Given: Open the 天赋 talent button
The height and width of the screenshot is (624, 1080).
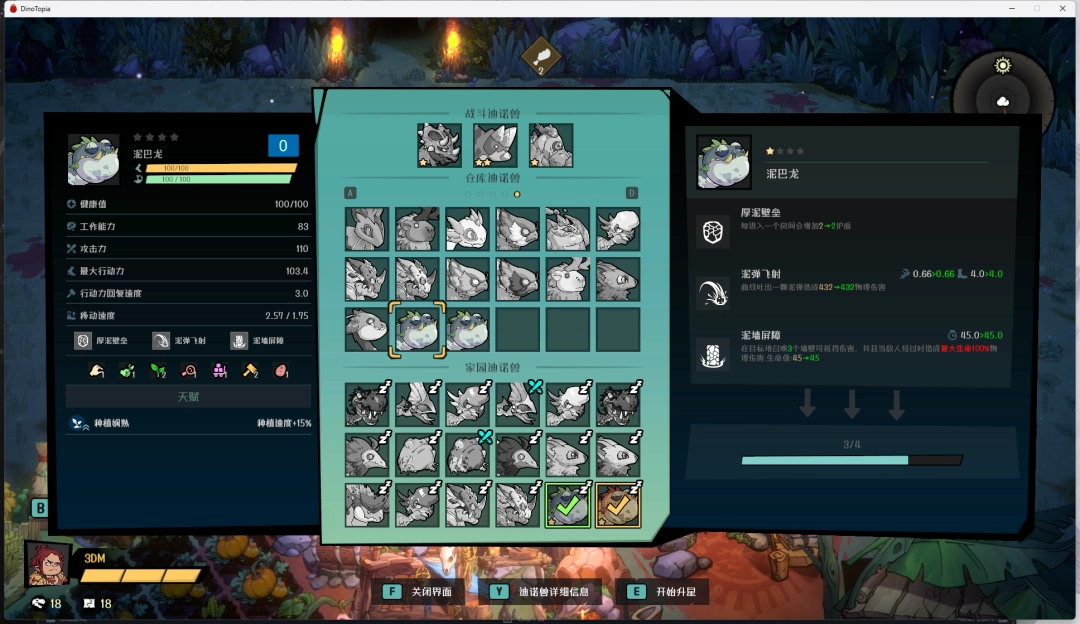Looking at the screenshot, I should pyautogui.click(x=189, y=397).
